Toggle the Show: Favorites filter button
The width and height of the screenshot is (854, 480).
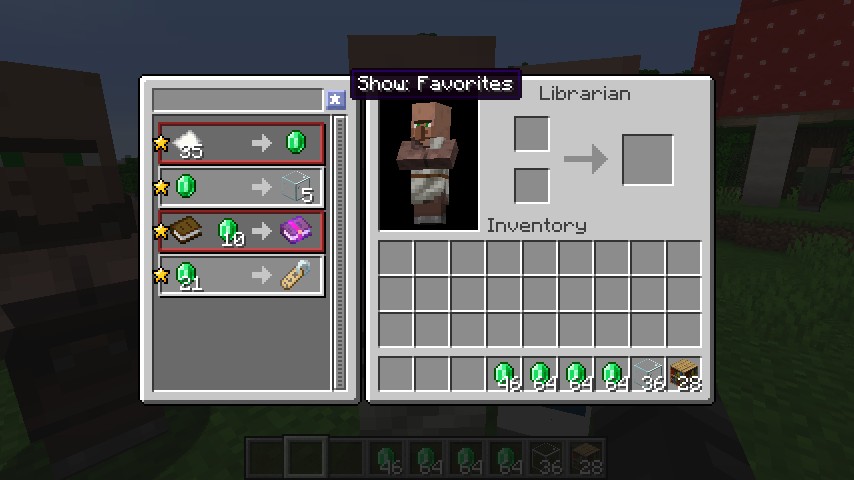click(335, 100)
